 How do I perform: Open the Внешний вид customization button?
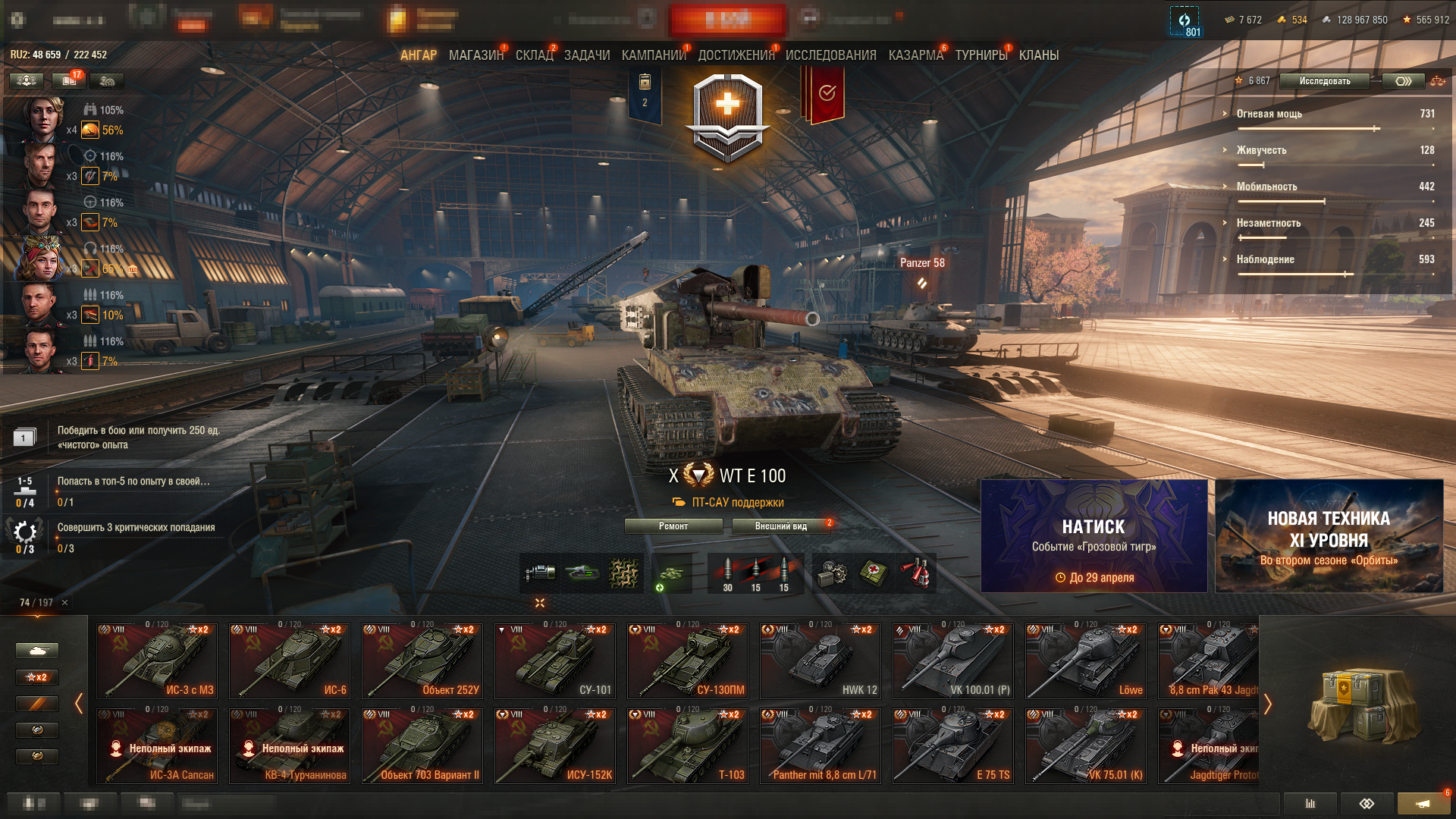click(x=780, y=526)
